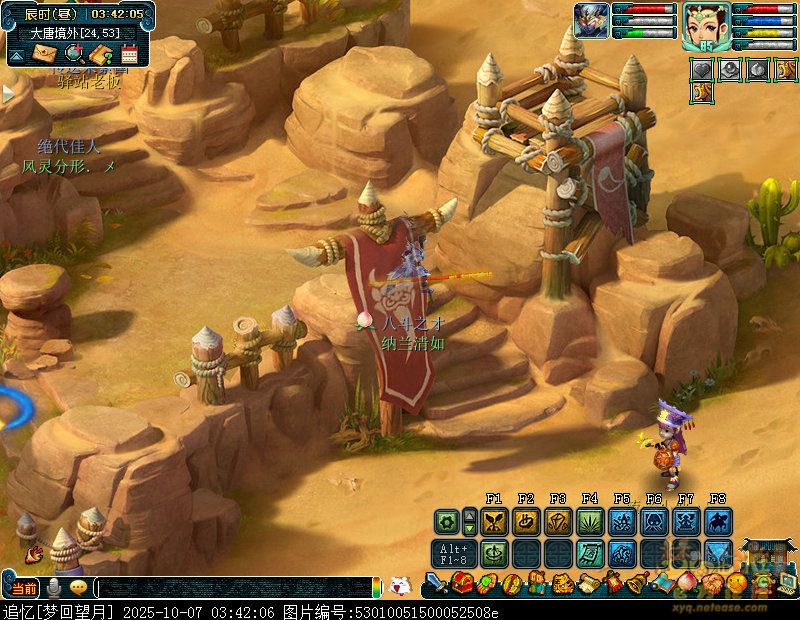Screen dimensions: 800x620
Task: Click the Alt+F1~8 hotbar label
Action: click(x=452, y=553)
